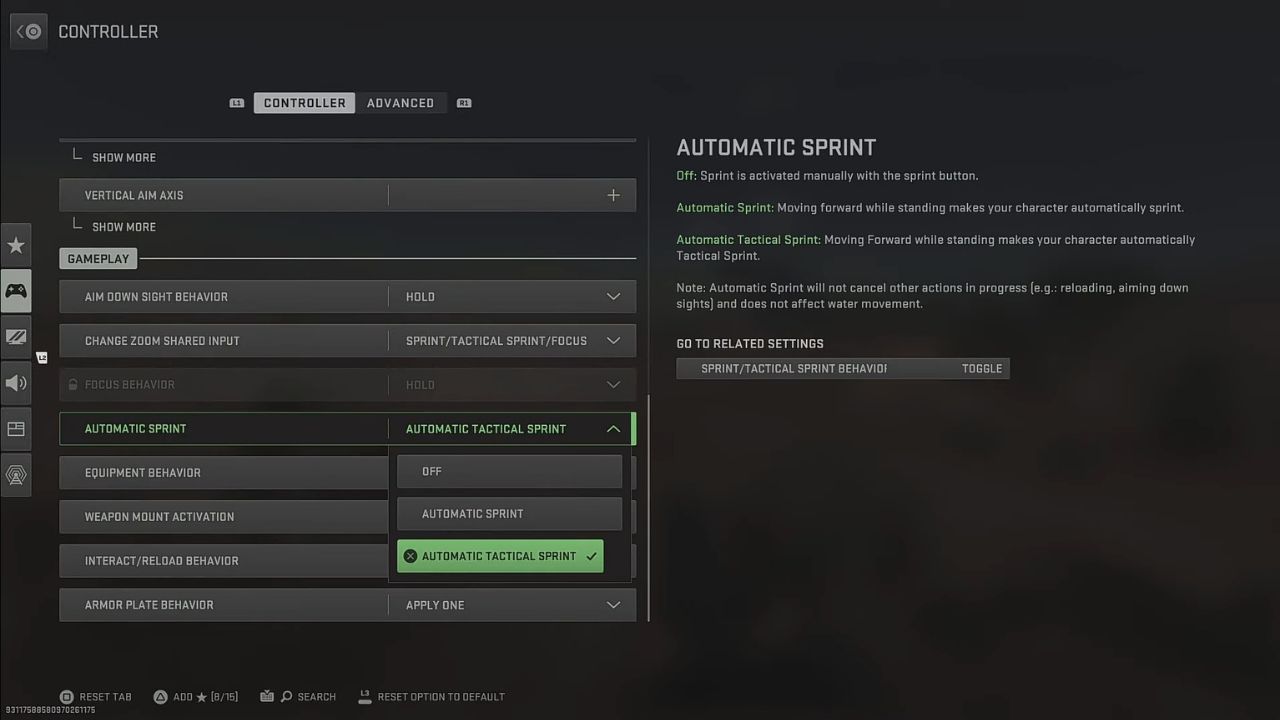Open the Account & Network settings panel
1280x720 pixels.
(16, 475)
